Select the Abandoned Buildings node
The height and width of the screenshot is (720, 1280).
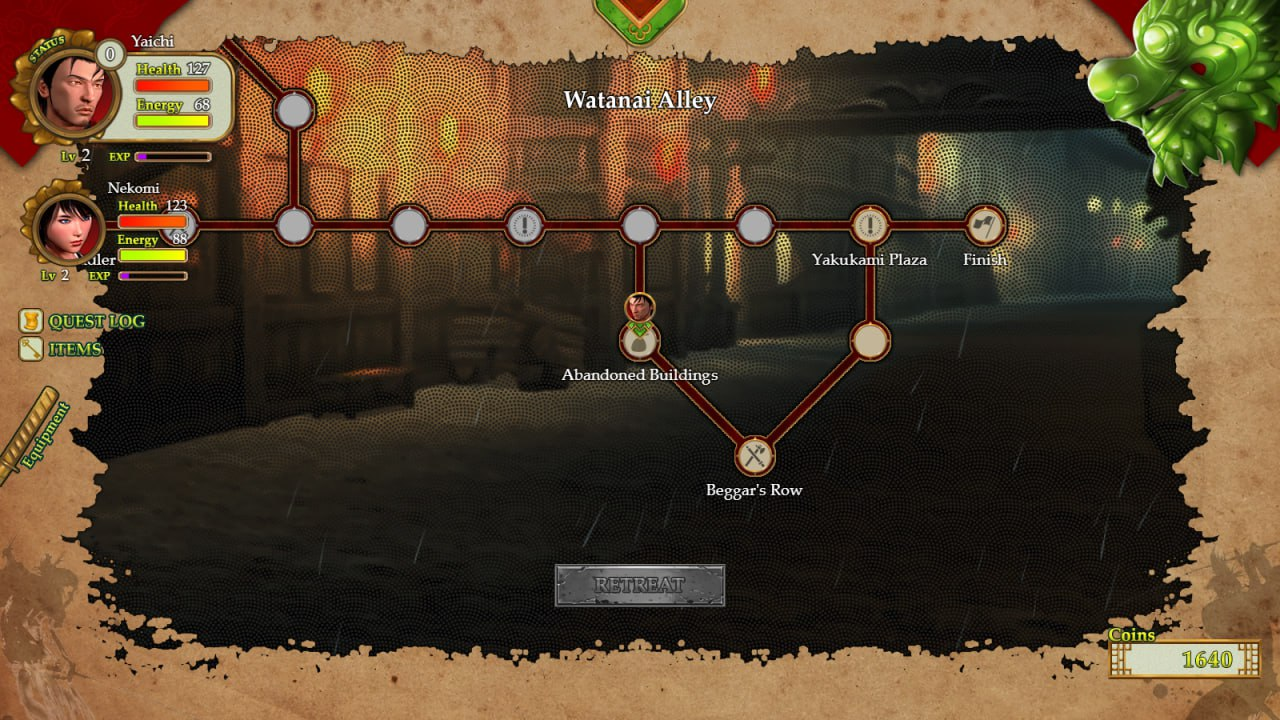pos(640,341)
